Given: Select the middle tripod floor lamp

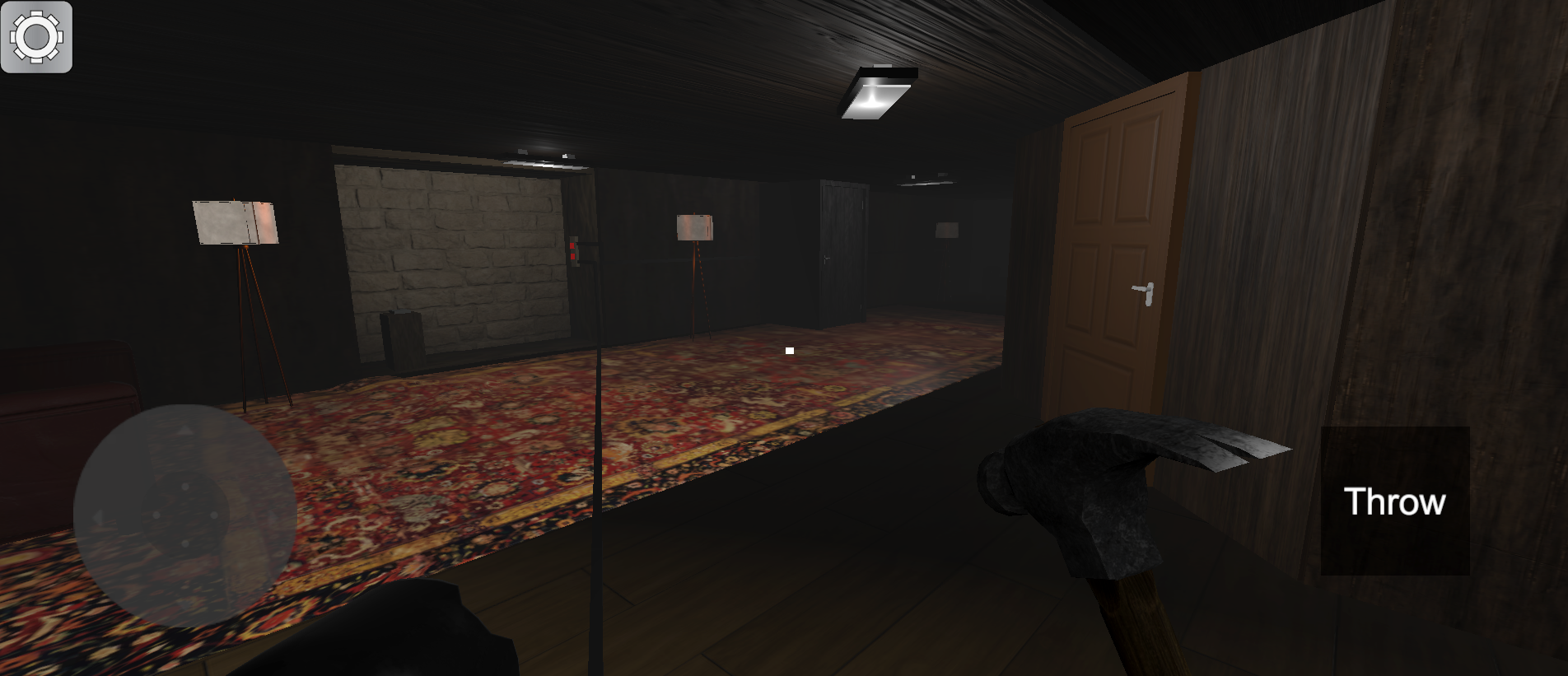Looking at the screenshot, I should click(x=694, y=226).
